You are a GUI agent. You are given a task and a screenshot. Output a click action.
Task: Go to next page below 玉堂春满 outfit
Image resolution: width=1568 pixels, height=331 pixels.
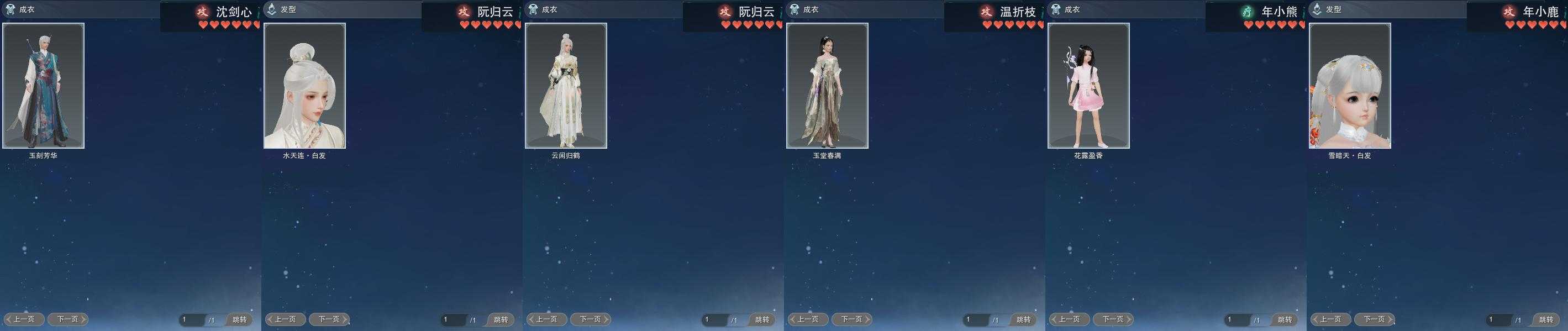click(x=851, y=319)
